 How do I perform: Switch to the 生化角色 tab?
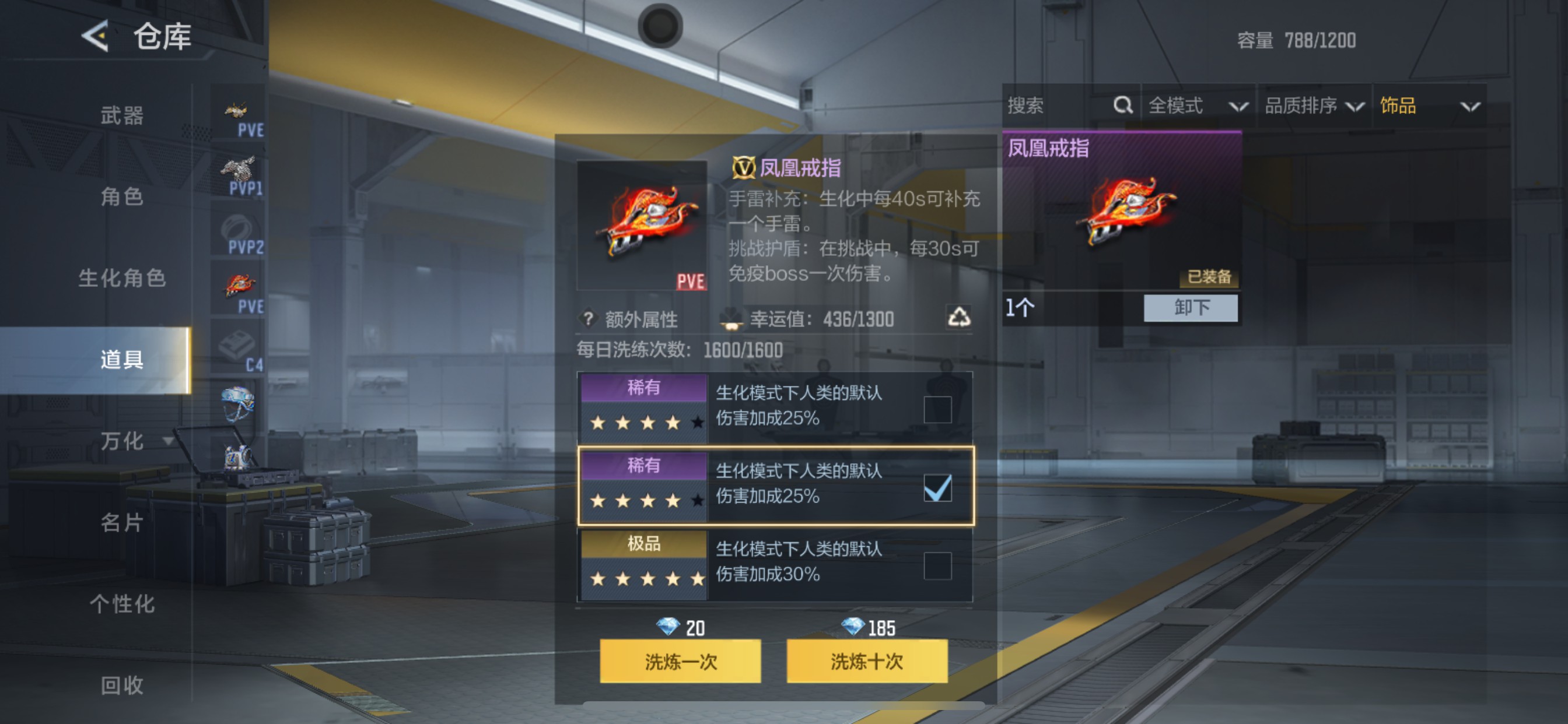tap(121, 279)
